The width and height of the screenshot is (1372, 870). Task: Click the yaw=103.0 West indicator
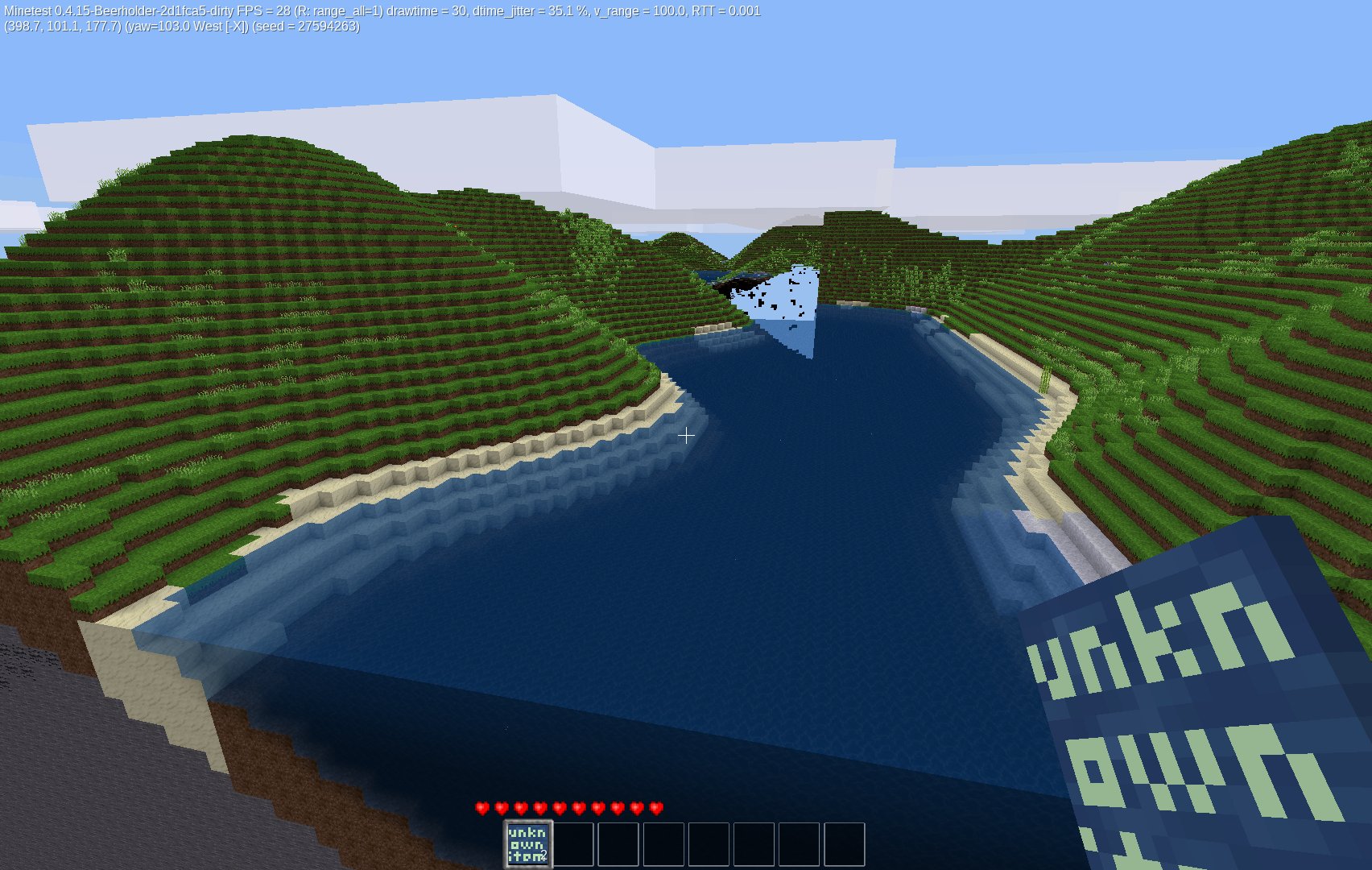tap(186, 28)
